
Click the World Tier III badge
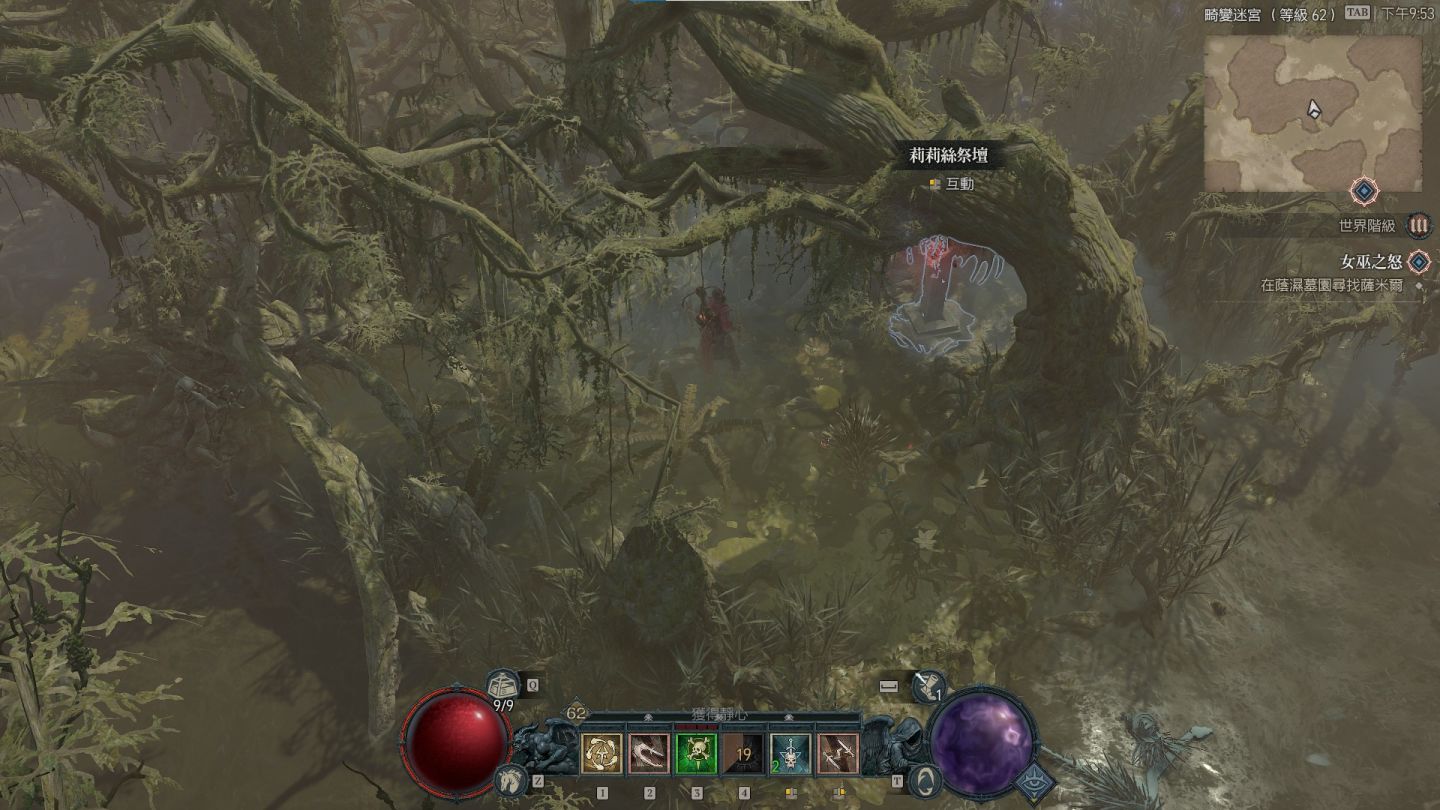[x=1417, y=225]
